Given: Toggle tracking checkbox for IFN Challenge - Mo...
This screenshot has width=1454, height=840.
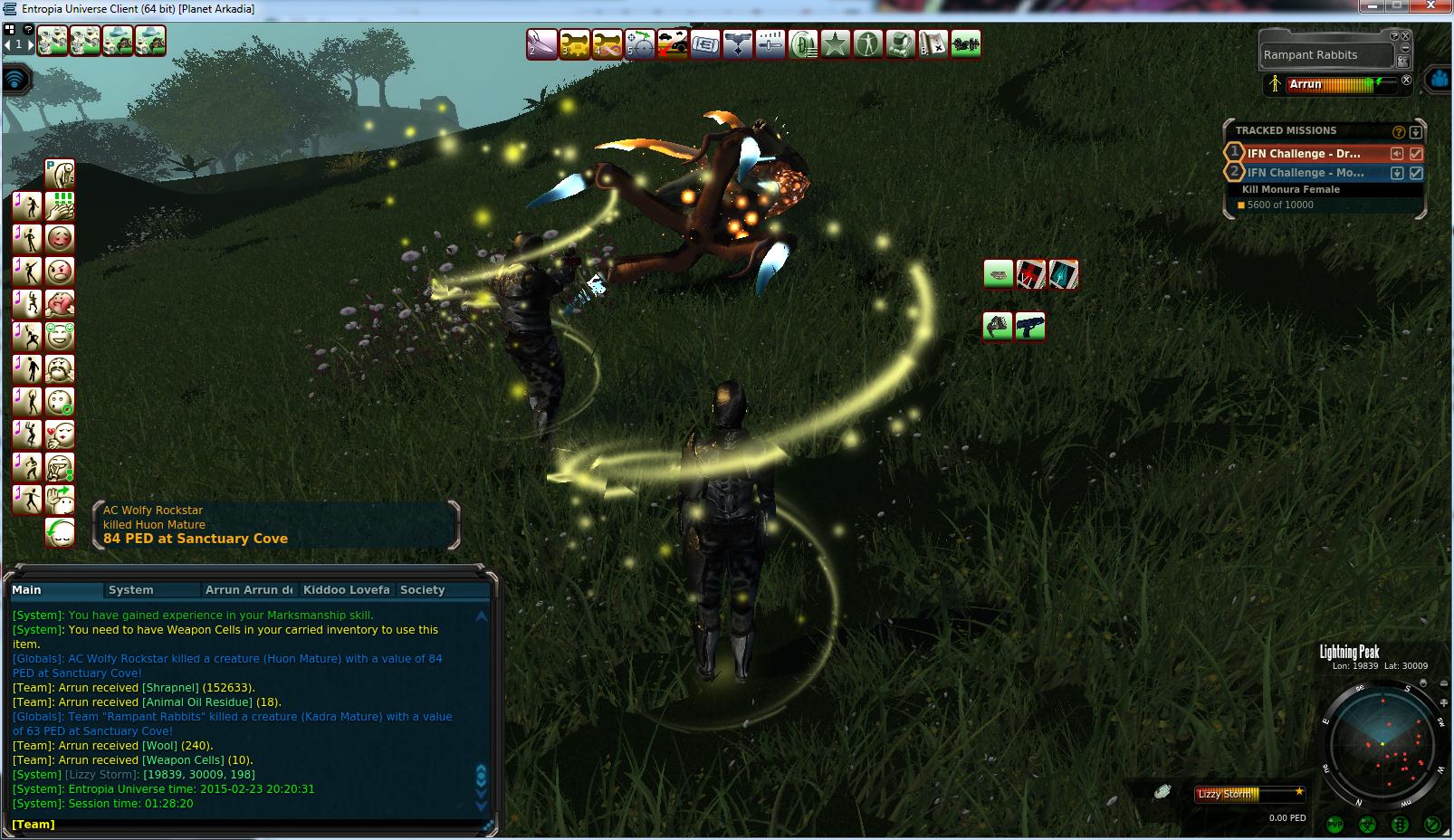Looking at the screenshot, I should (1416, 173).
